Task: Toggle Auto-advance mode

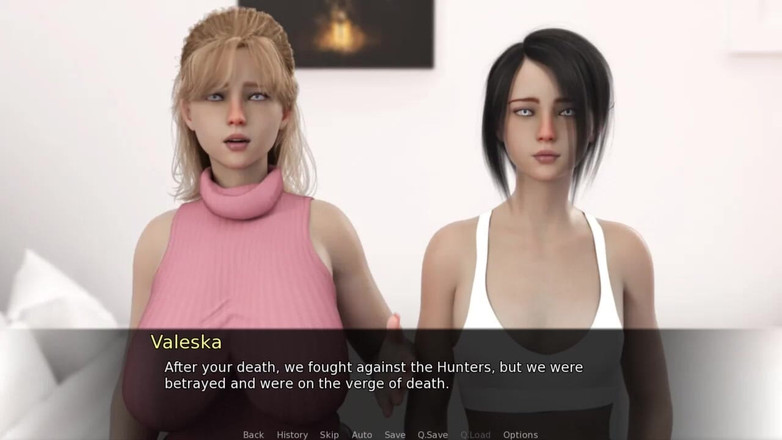Action: pyautogui.click(x=362, y=435)
